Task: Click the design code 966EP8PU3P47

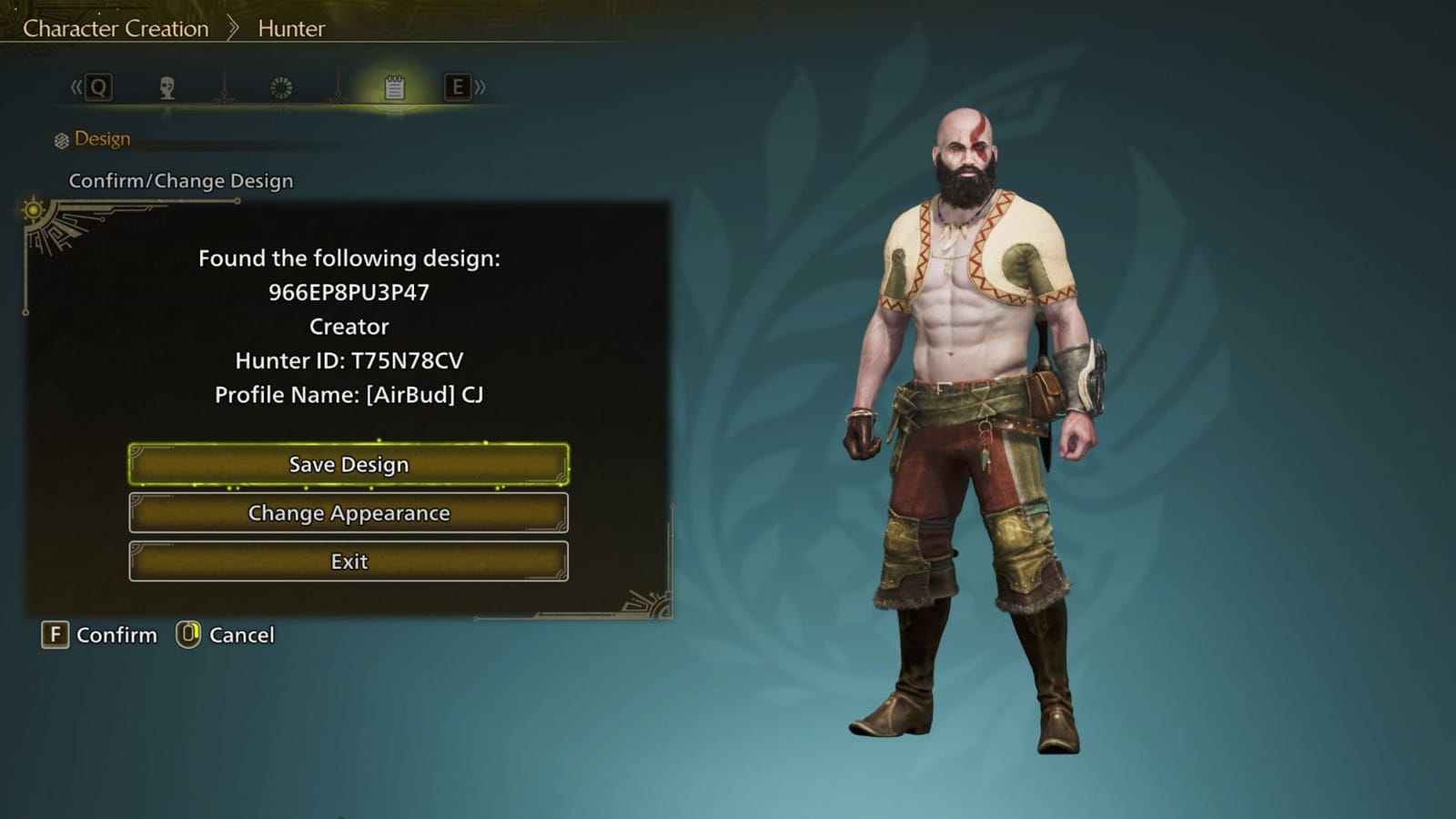Action: click(x=349, y=292)
